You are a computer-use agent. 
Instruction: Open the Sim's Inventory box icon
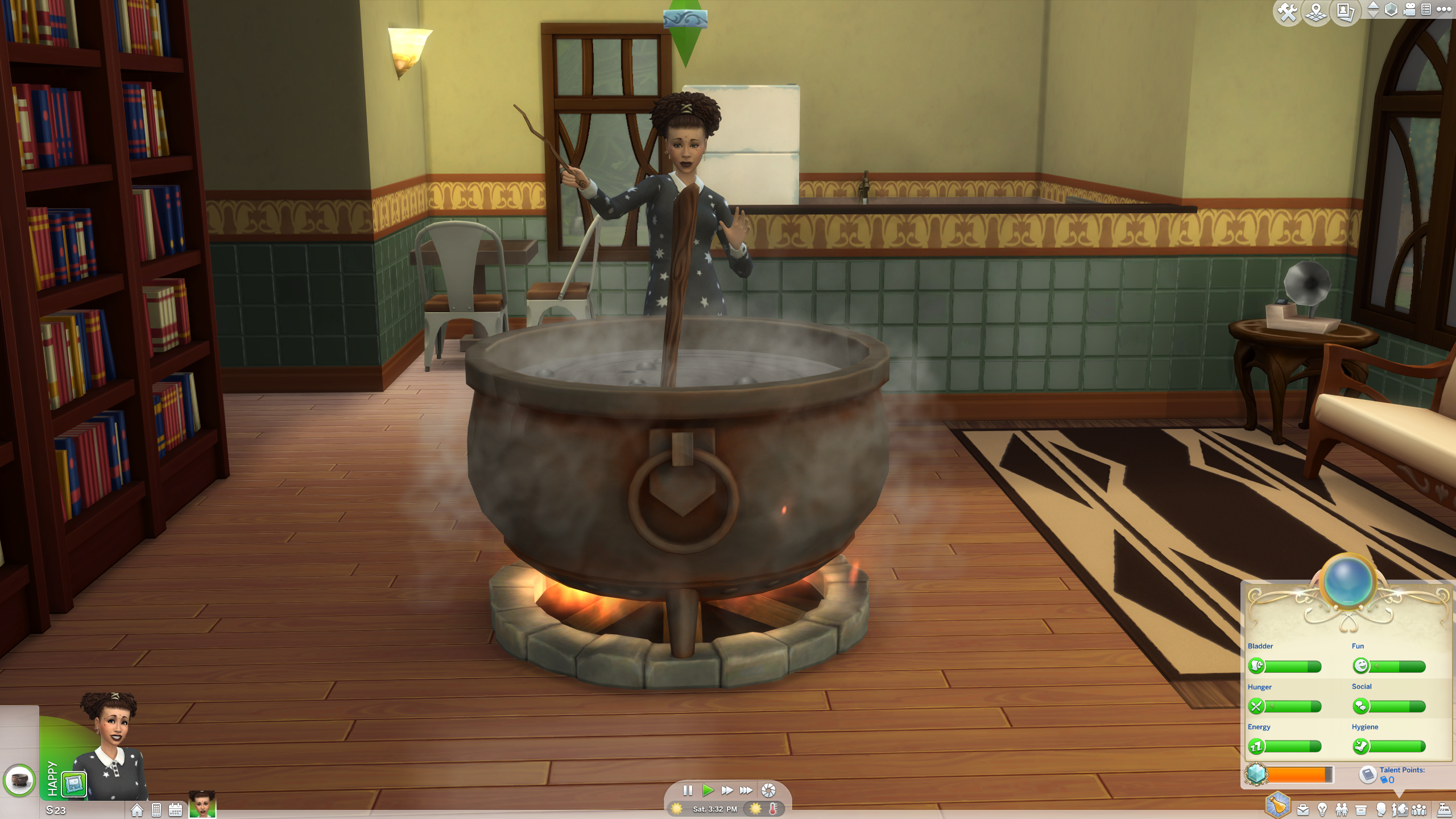[x=1362, y=810]
